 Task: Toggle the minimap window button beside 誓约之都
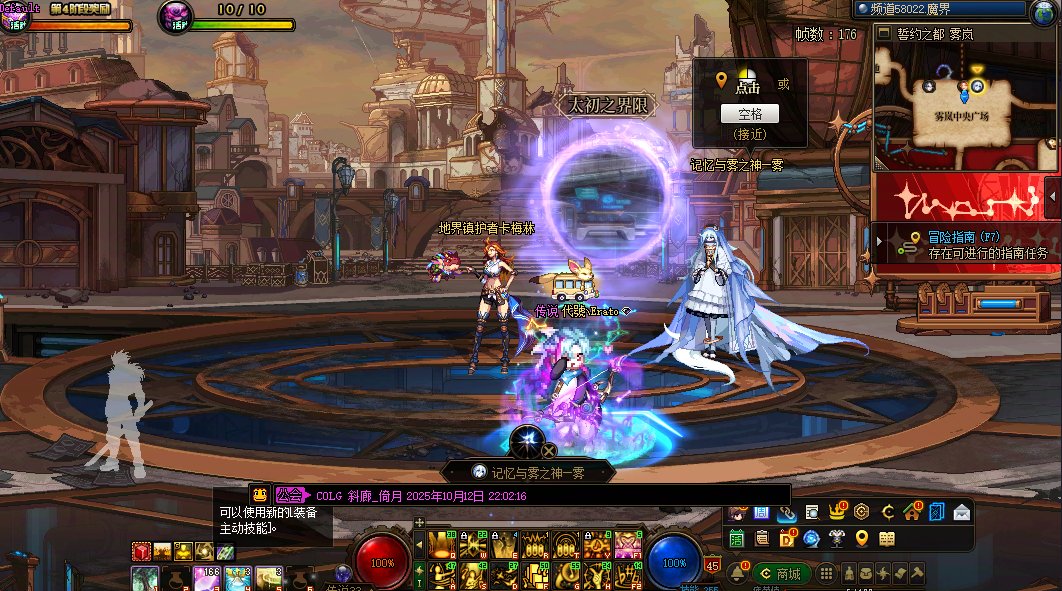tap(883, 33)
